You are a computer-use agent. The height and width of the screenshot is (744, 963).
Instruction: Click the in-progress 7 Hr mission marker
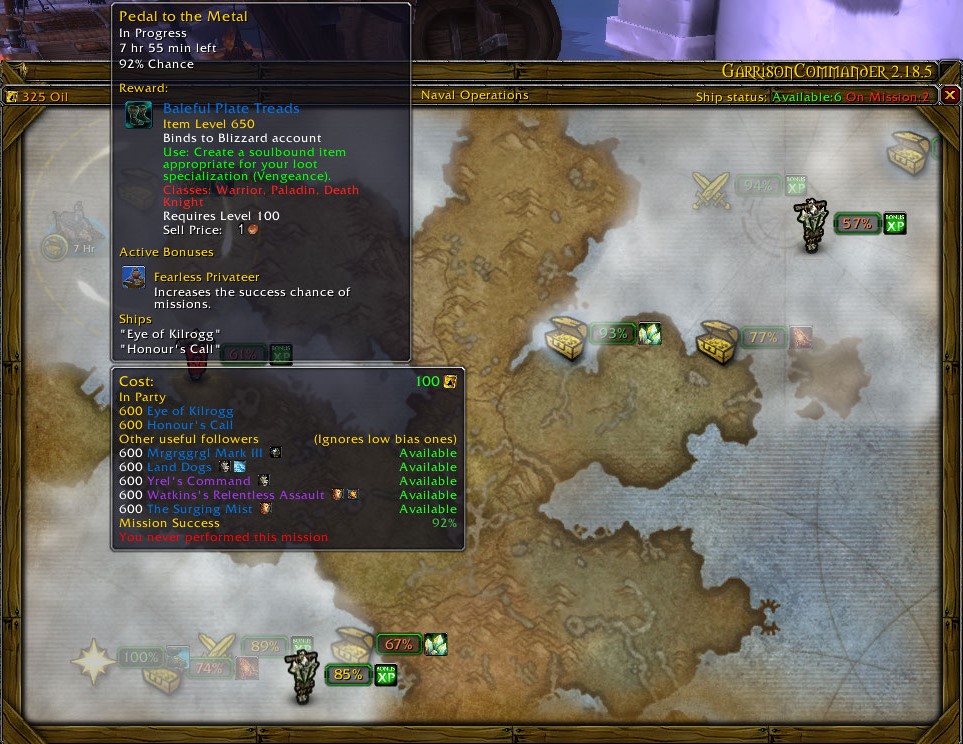58,247
